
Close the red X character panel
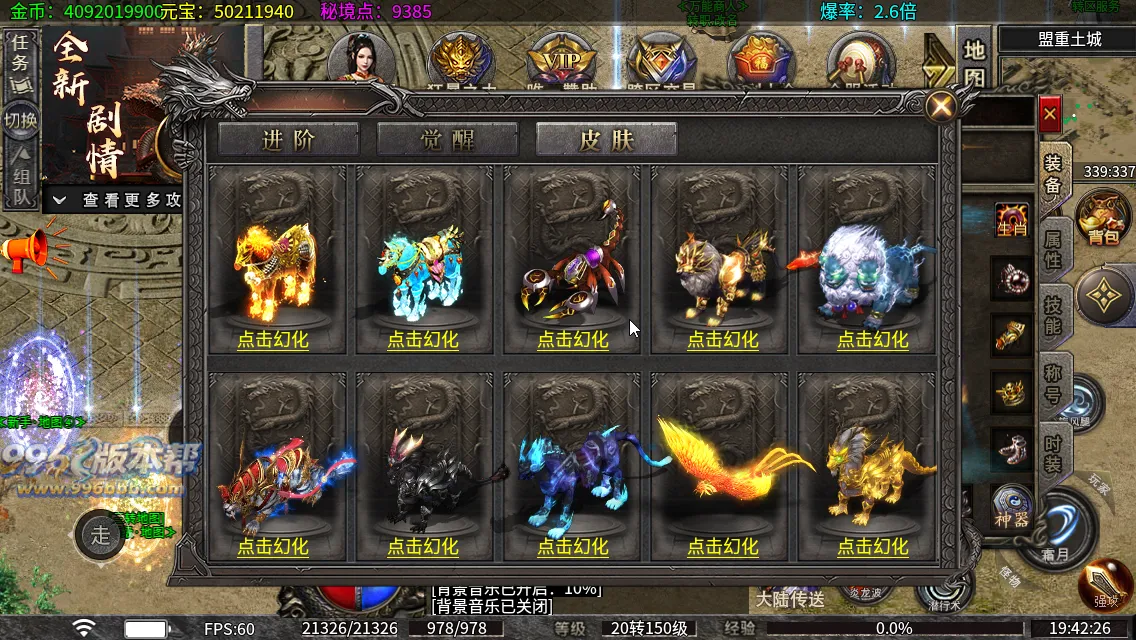1049,115
